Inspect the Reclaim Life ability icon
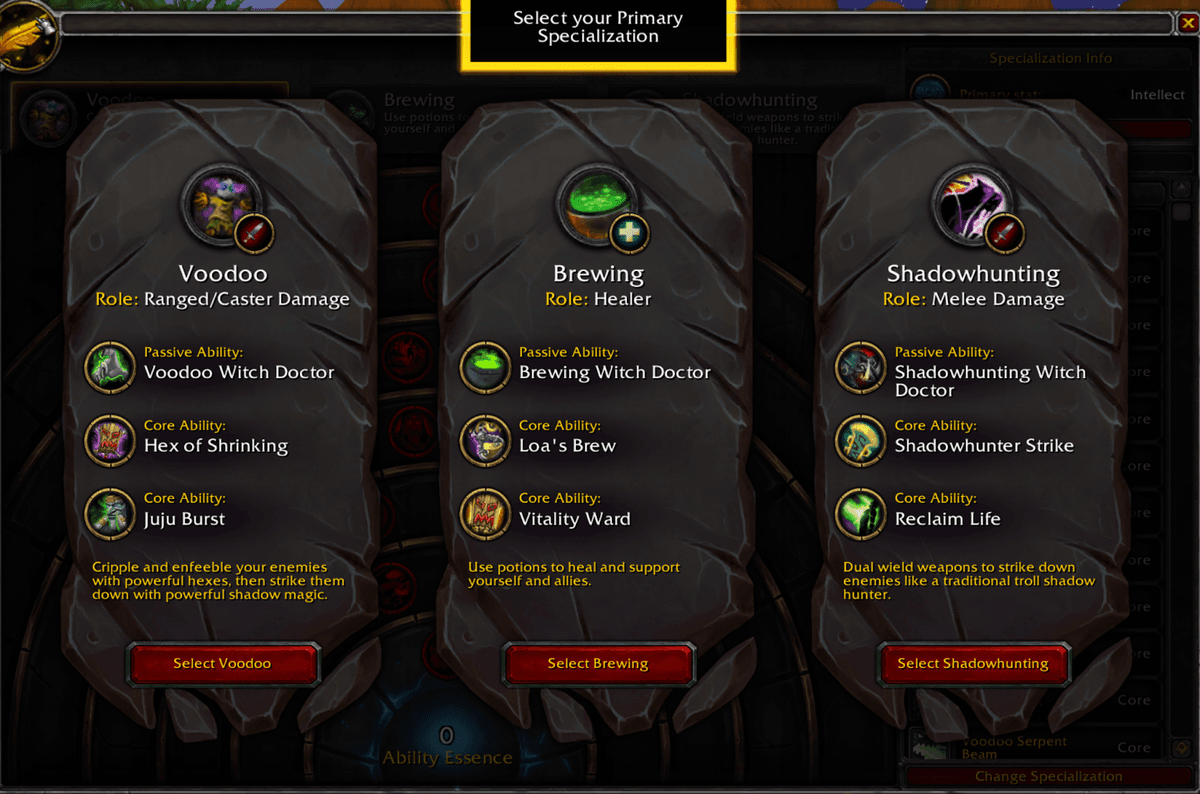Screen dimensions: 1200x794 (x=861, y=513)
